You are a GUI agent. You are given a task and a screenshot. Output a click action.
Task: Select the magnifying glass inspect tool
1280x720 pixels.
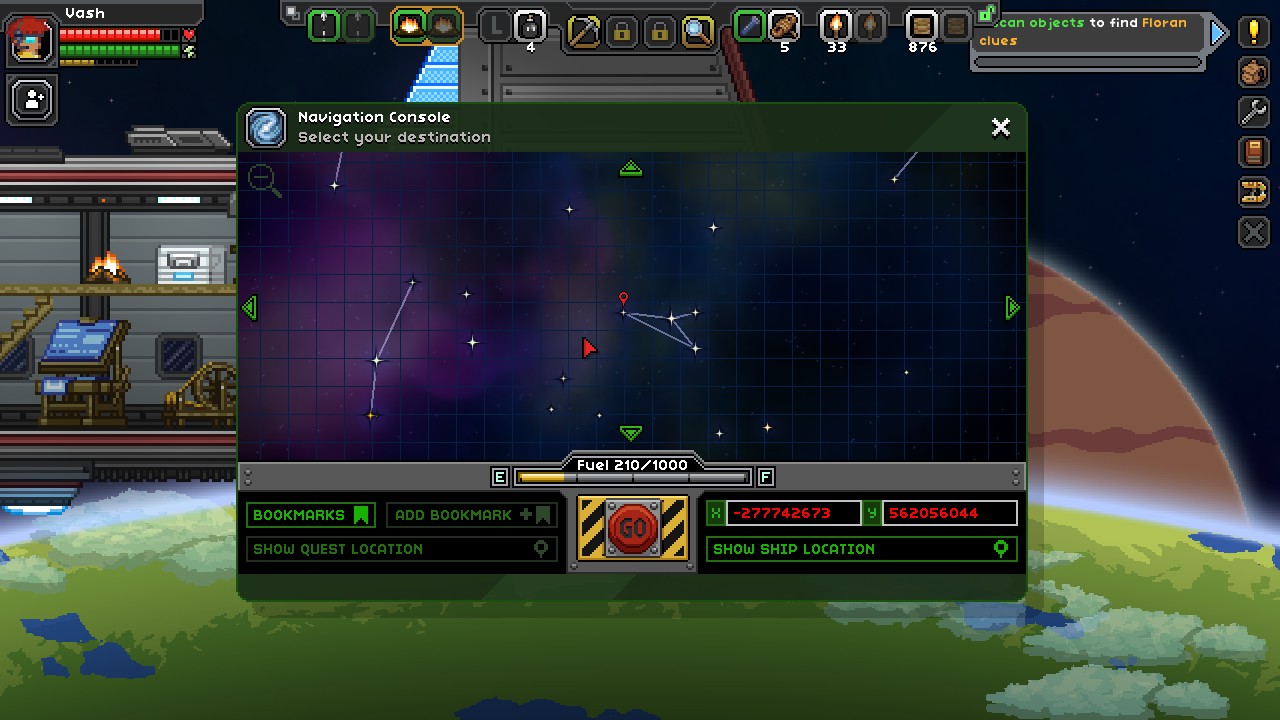click(x=697, y=30)
